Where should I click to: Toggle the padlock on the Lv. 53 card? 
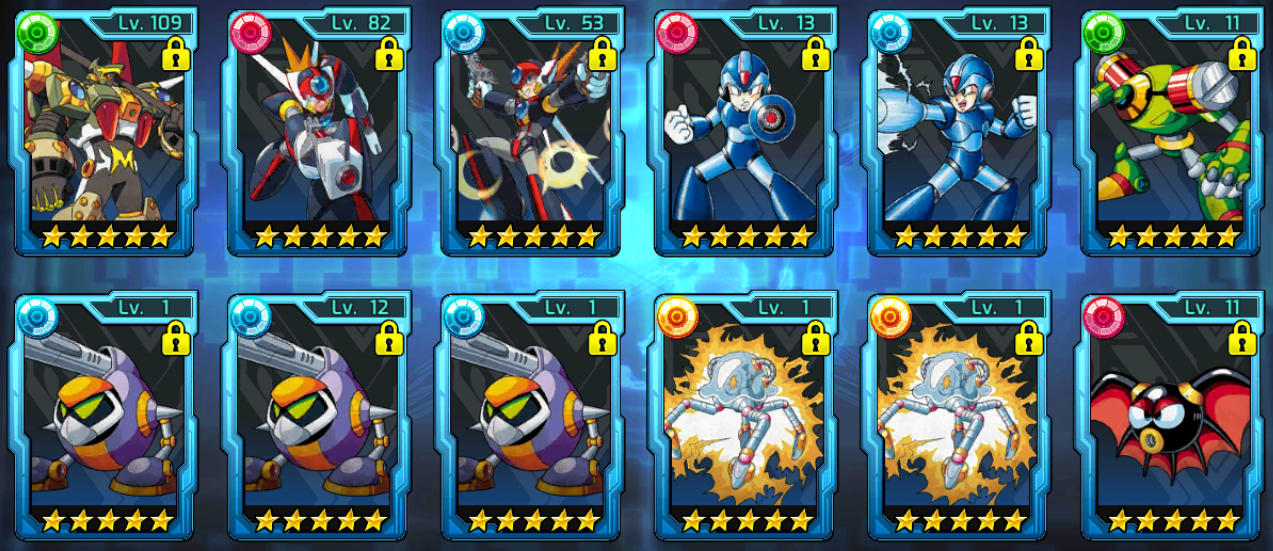coord(602,55)
